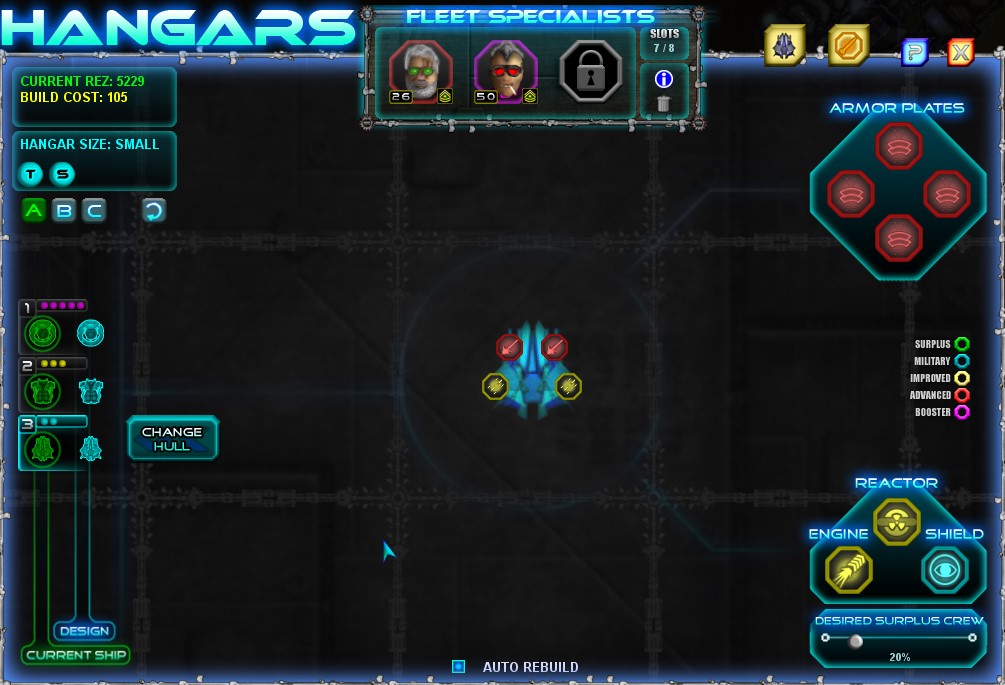1005x685 pixels.
Task: Click the Desired Surplus Crew slider handle
Action: coord(856,641)
